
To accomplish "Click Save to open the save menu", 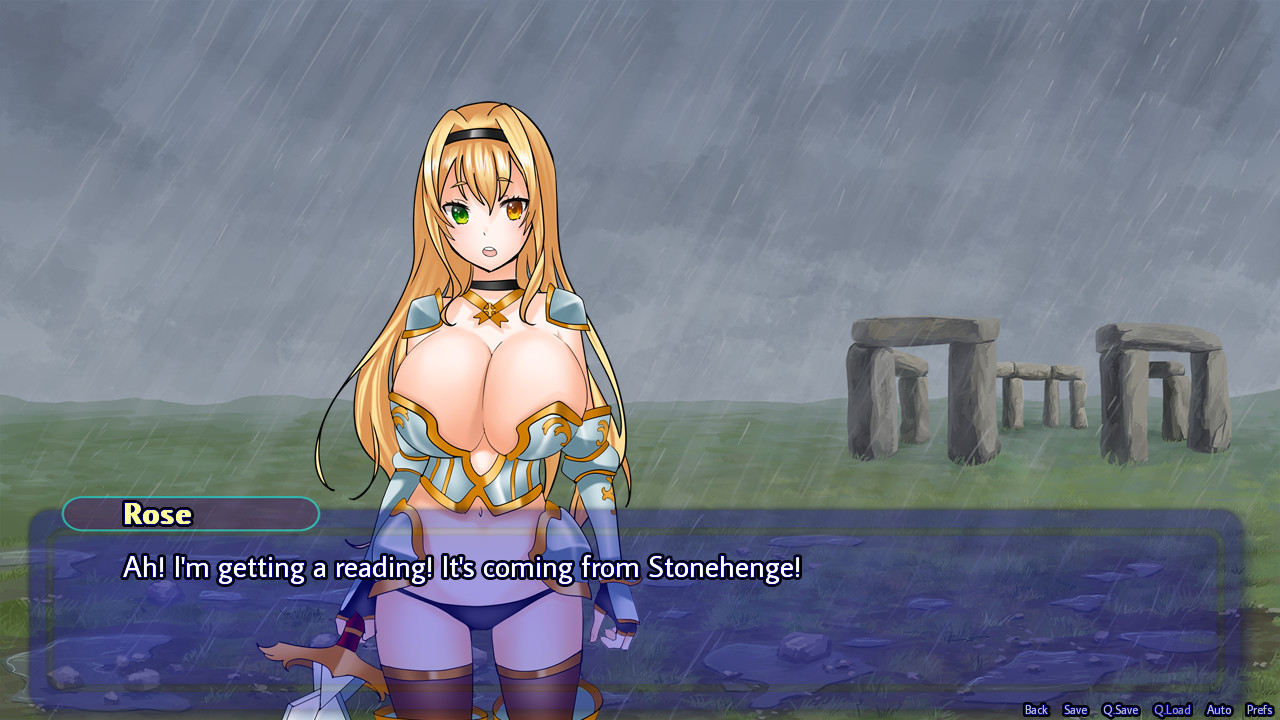I will point(1075,709).
